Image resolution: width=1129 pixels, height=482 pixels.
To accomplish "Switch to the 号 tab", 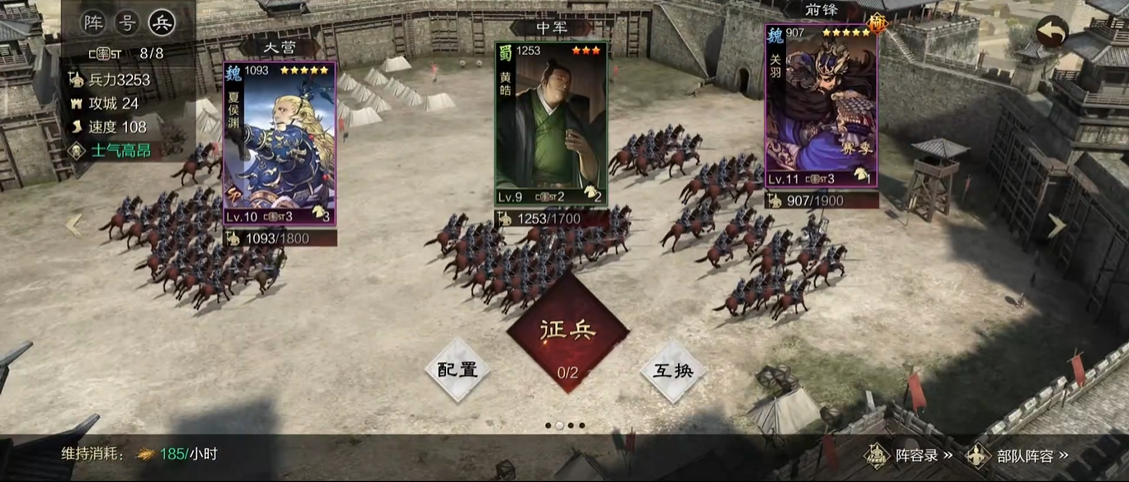I will pos(126,23).
